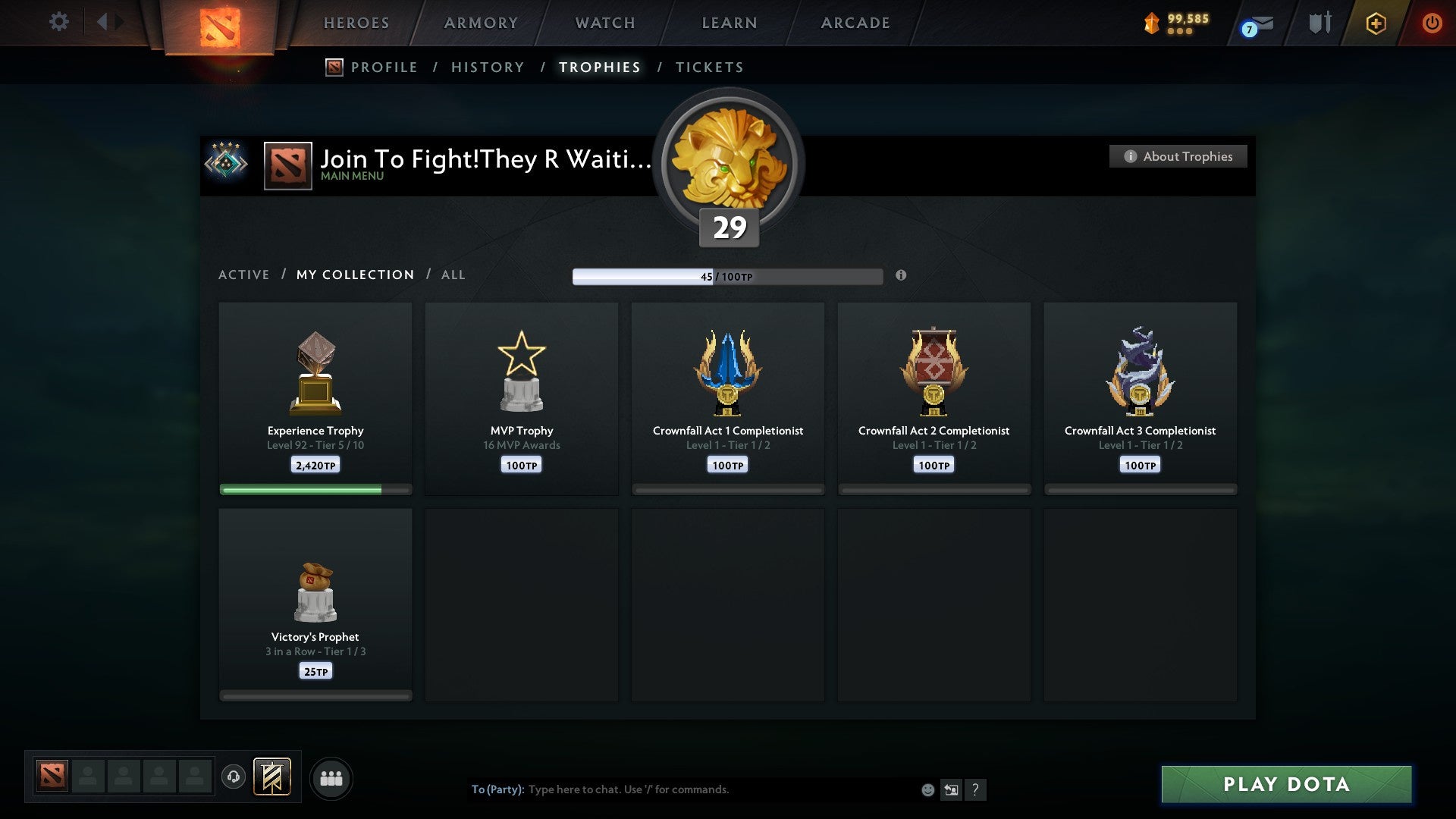The height and width of the screenshot is (819, 1456).
Task: Open the armory shield and sword icon
Action: 1319,22
